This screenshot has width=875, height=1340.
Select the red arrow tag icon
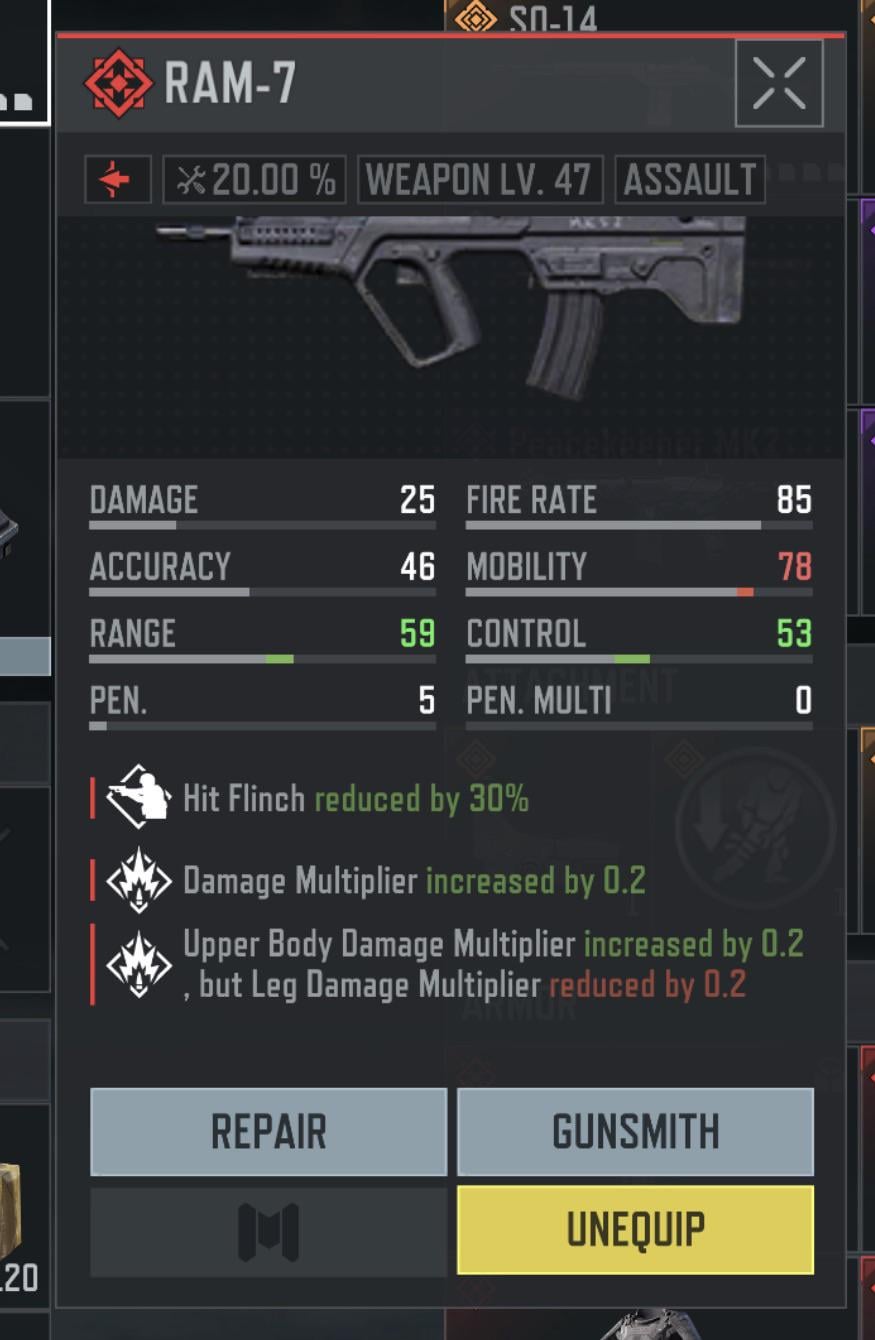[x=118, y=180]
